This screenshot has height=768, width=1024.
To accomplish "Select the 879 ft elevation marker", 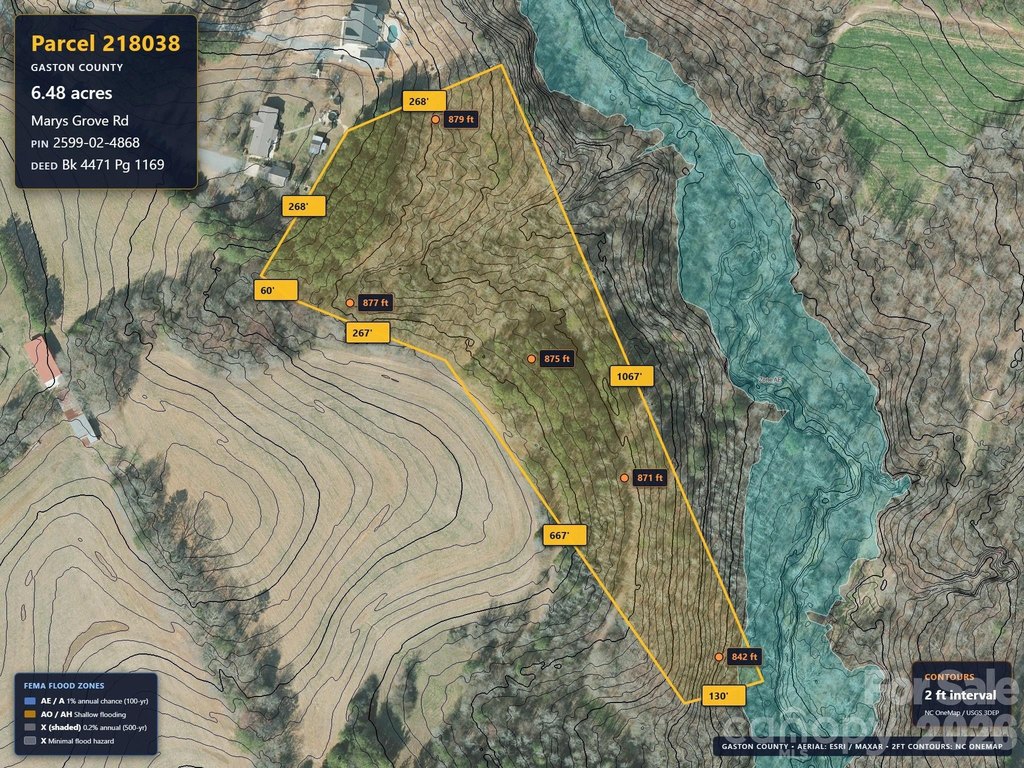I will [x=436, y=119].
